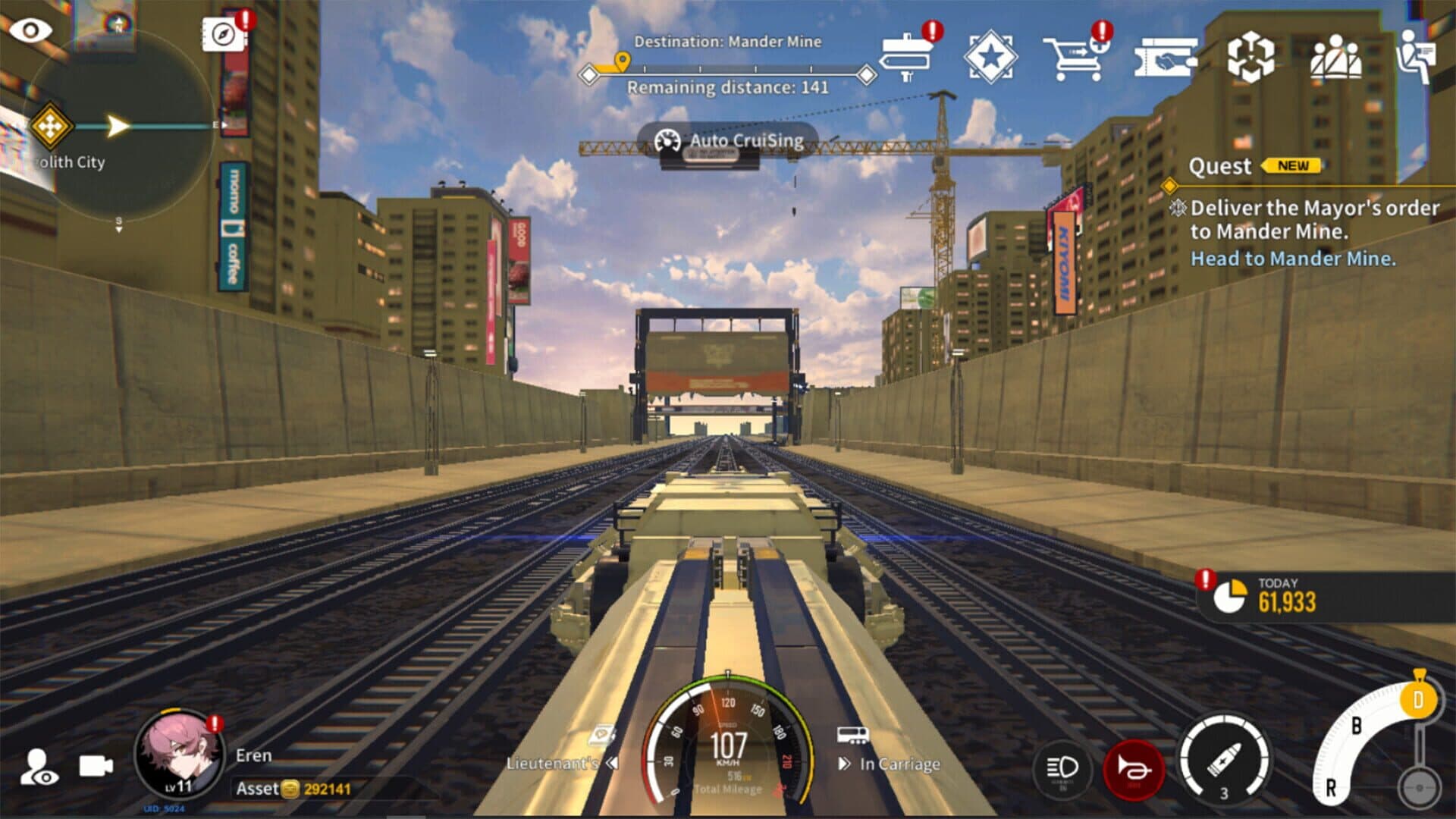Toggle Auto Cruising mode
Viewport: 1456px width, 819px height.
[728, 141]
